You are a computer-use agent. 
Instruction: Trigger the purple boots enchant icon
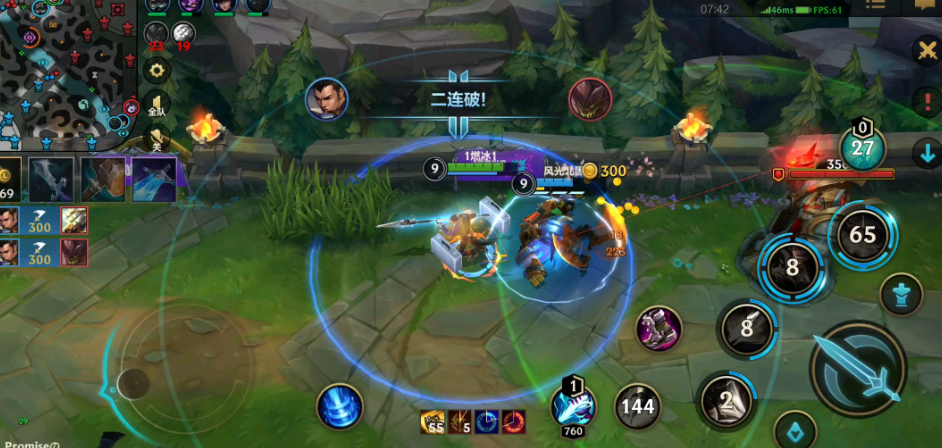tap(659, 329)
